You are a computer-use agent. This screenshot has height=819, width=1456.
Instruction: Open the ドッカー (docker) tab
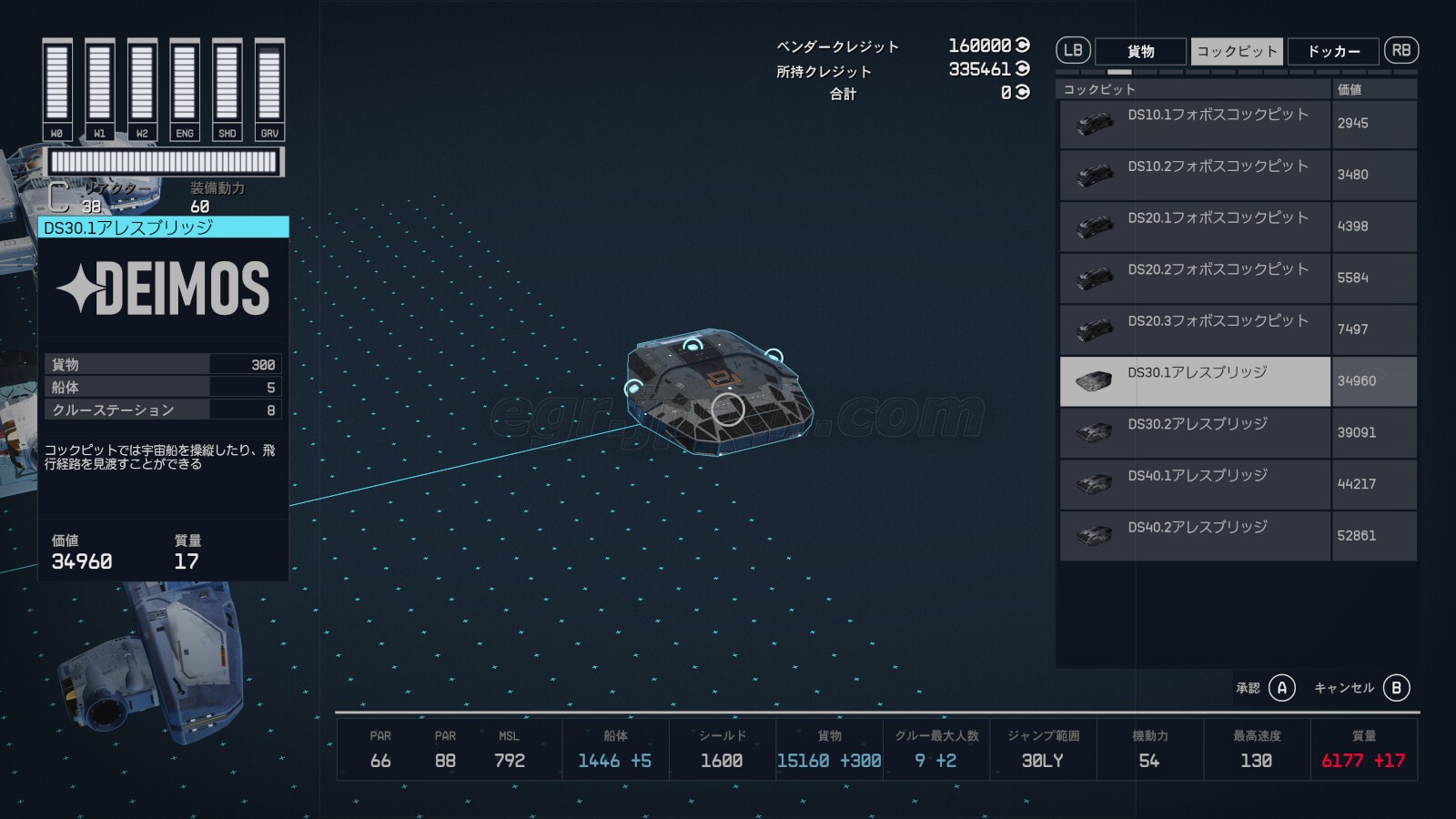pos(1333,52)
